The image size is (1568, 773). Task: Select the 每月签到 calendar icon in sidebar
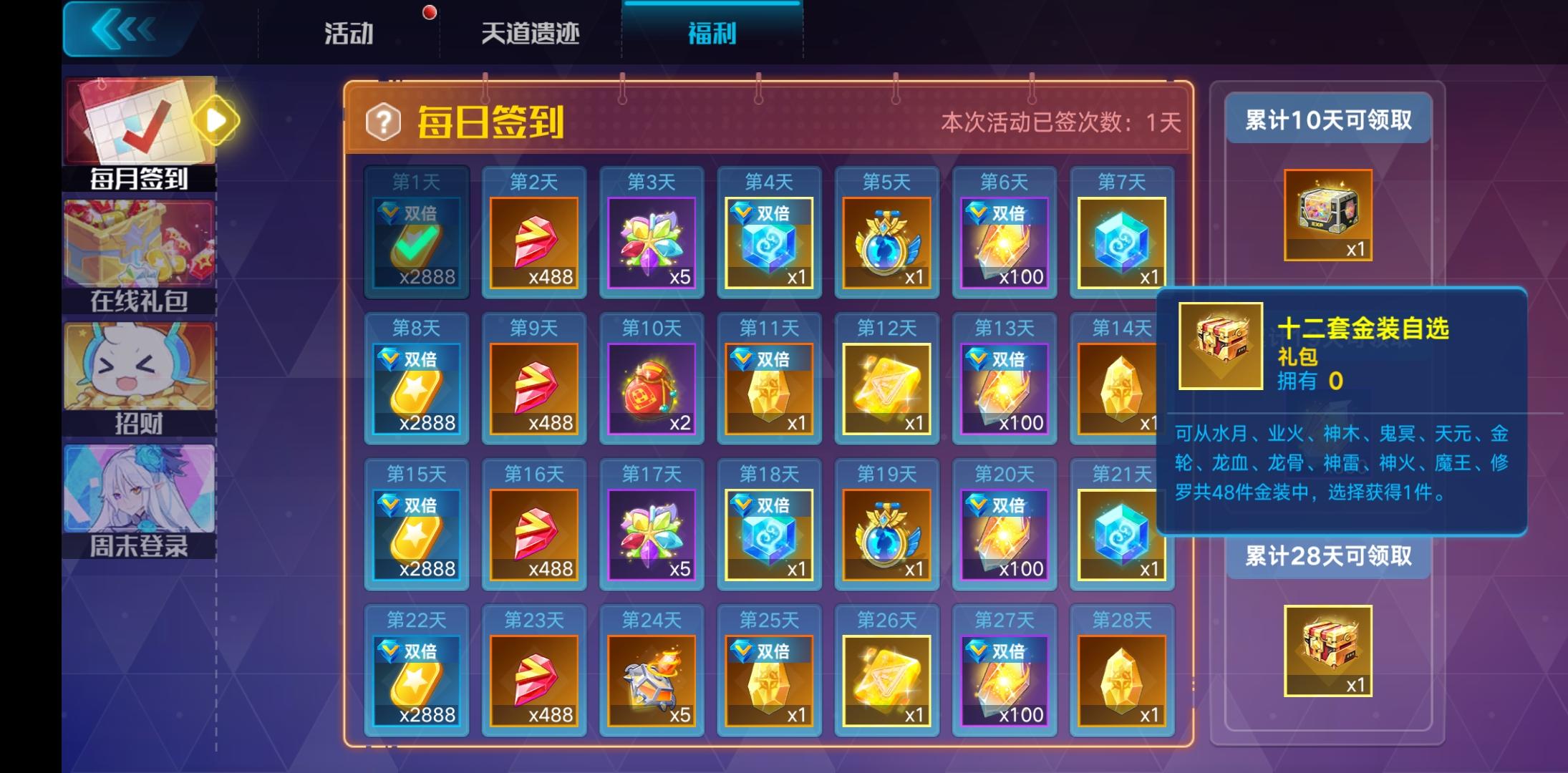coord(138,120)
